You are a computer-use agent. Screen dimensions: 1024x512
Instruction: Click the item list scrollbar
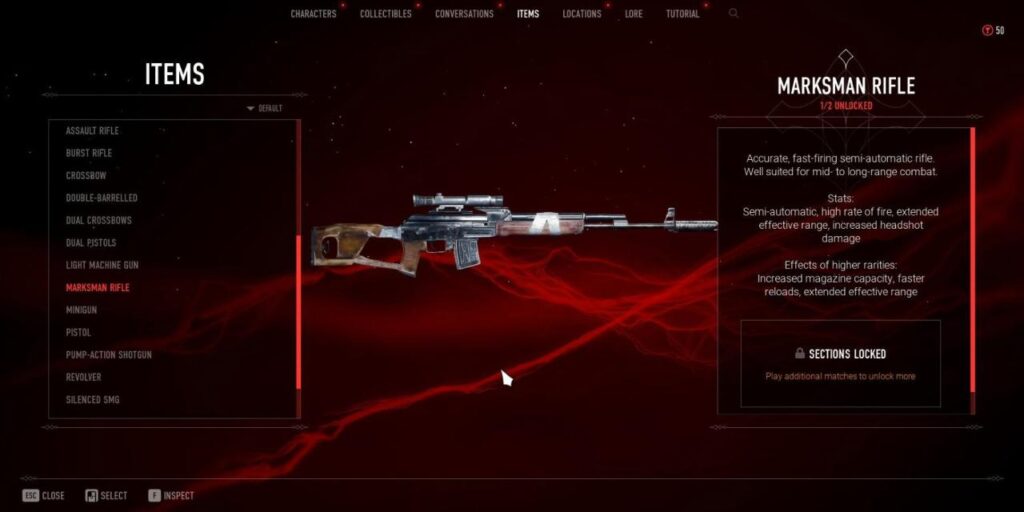(x=299, y=310)
